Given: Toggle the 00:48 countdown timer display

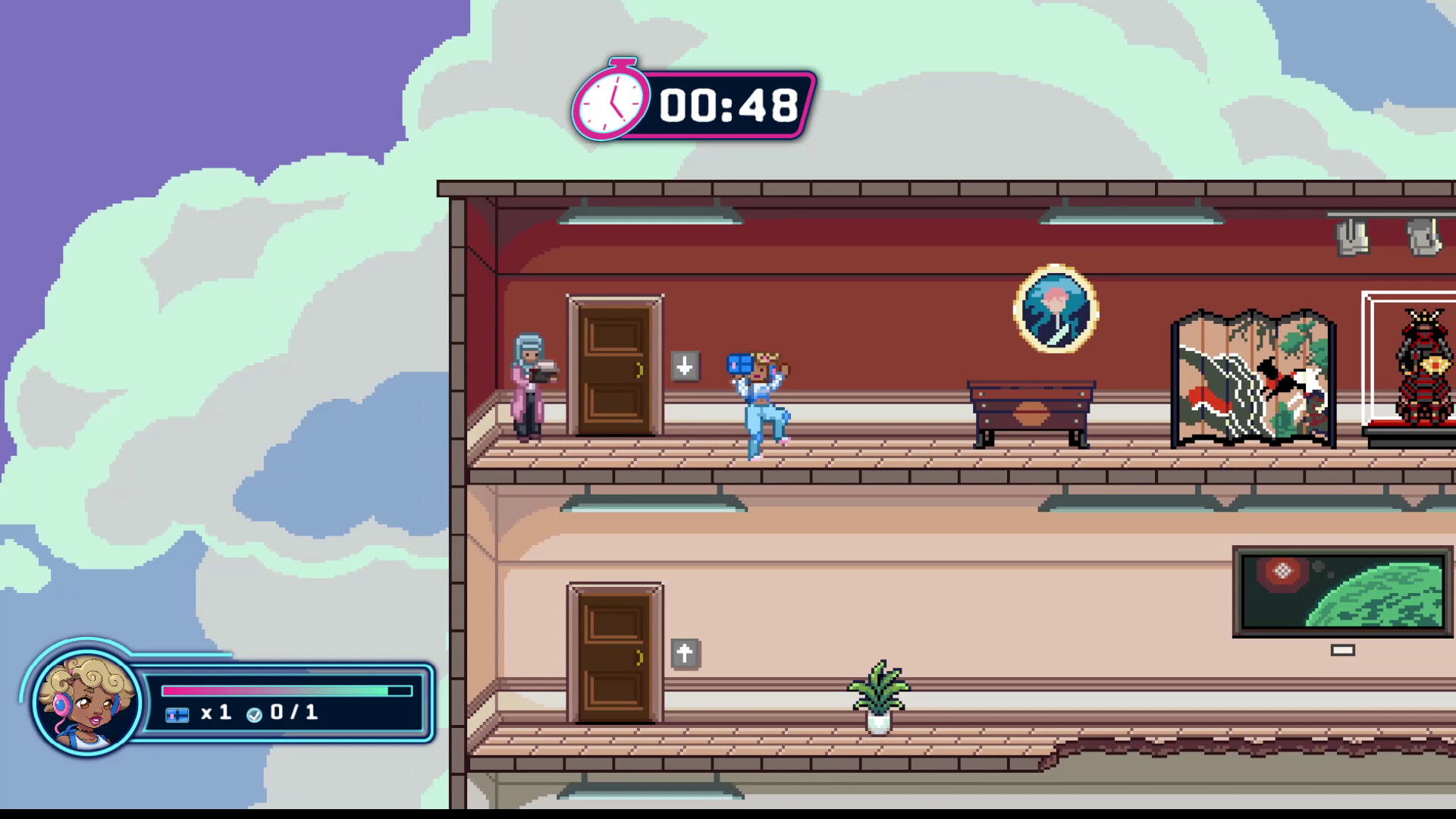Looking at the screenshot, I should coord(726,105).
